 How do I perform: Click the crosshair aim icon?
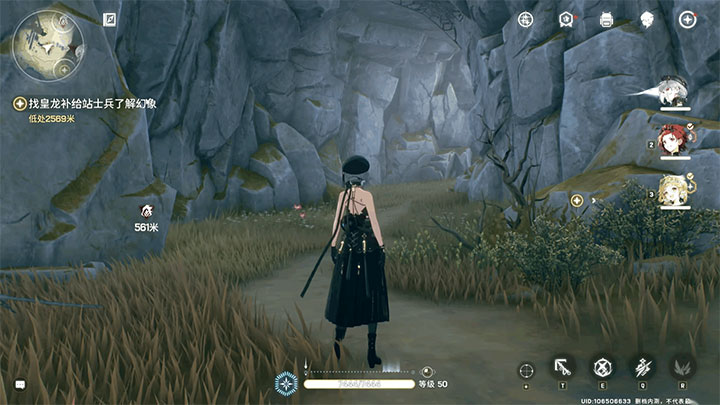coord(526,370)
